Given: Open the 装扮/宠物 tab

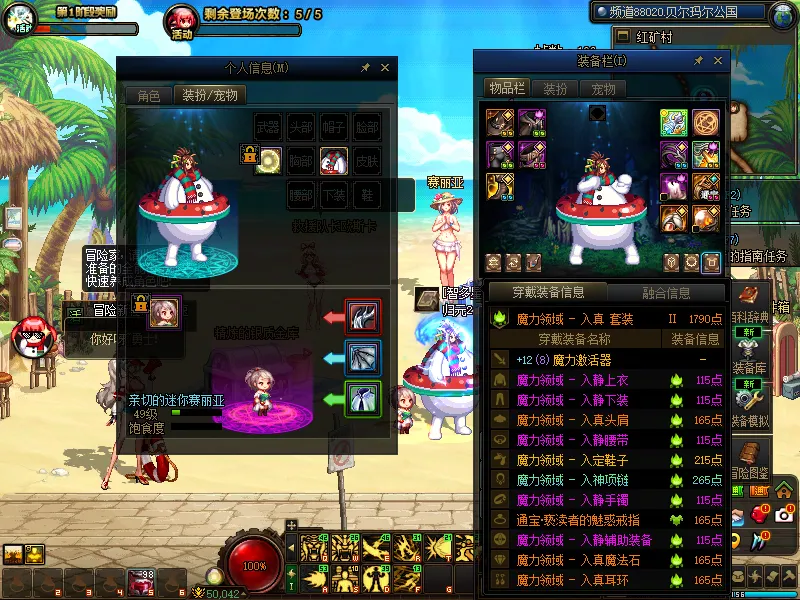Looking at the screenshot, I should [x=209, y=96].
